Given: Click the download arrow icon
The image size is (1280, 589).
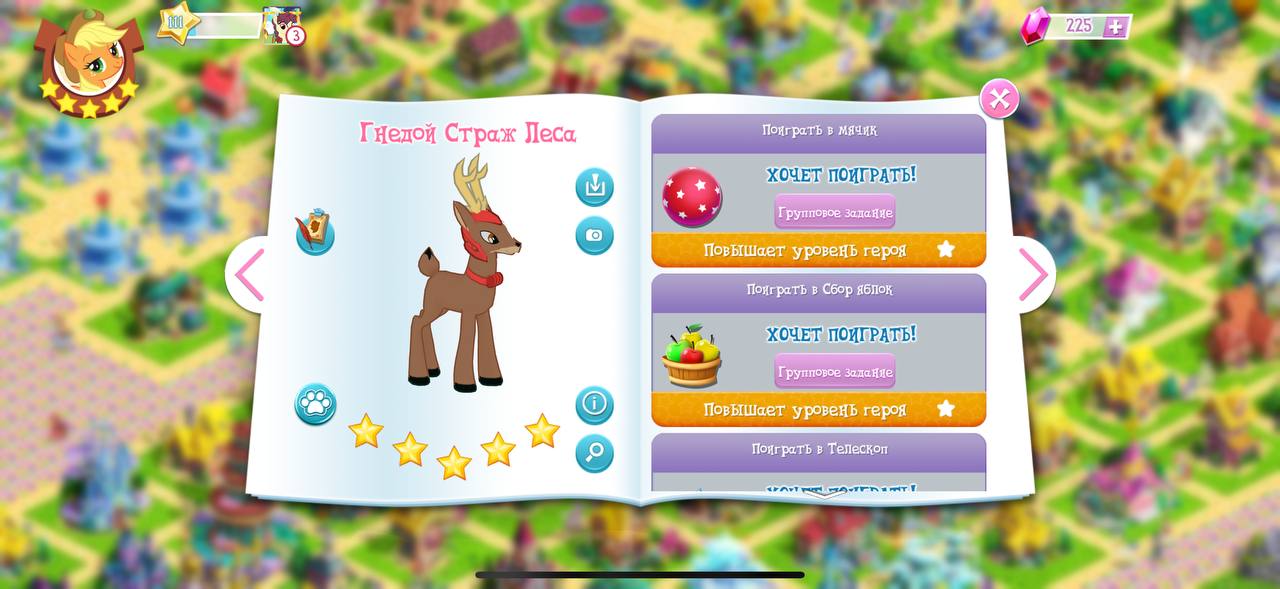Looking at the screenshot, I should tap(594, 187).
